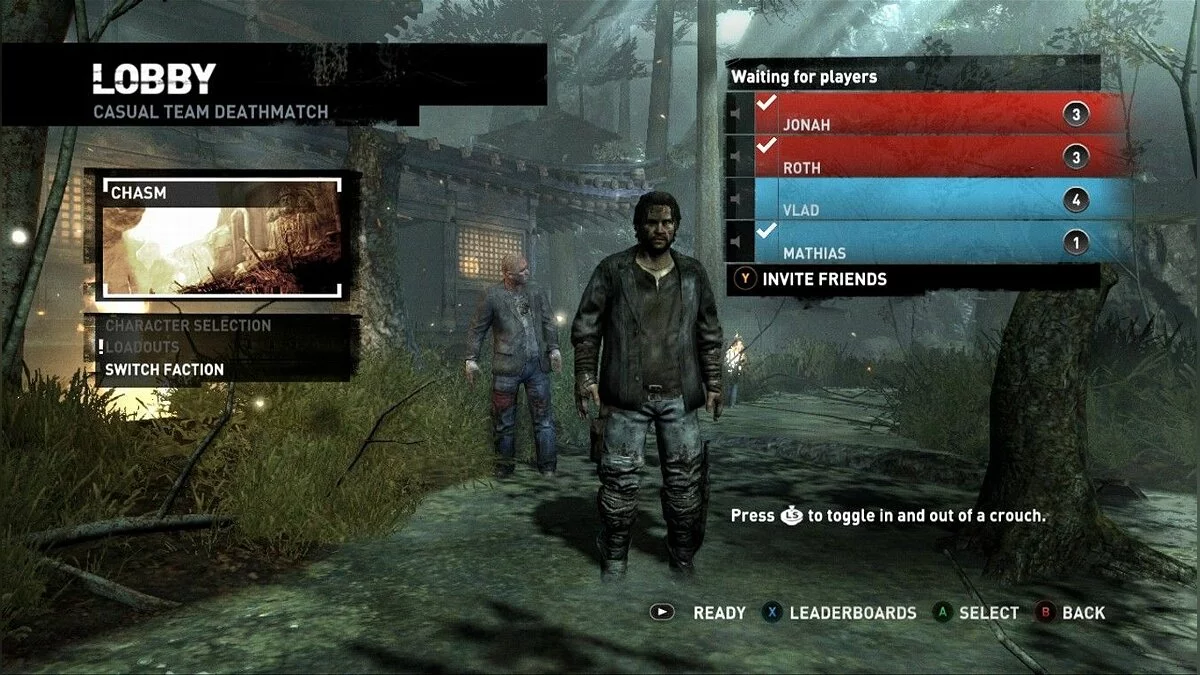
Task: Open the Loadouts menu entry
Action: tap(143, 347)
